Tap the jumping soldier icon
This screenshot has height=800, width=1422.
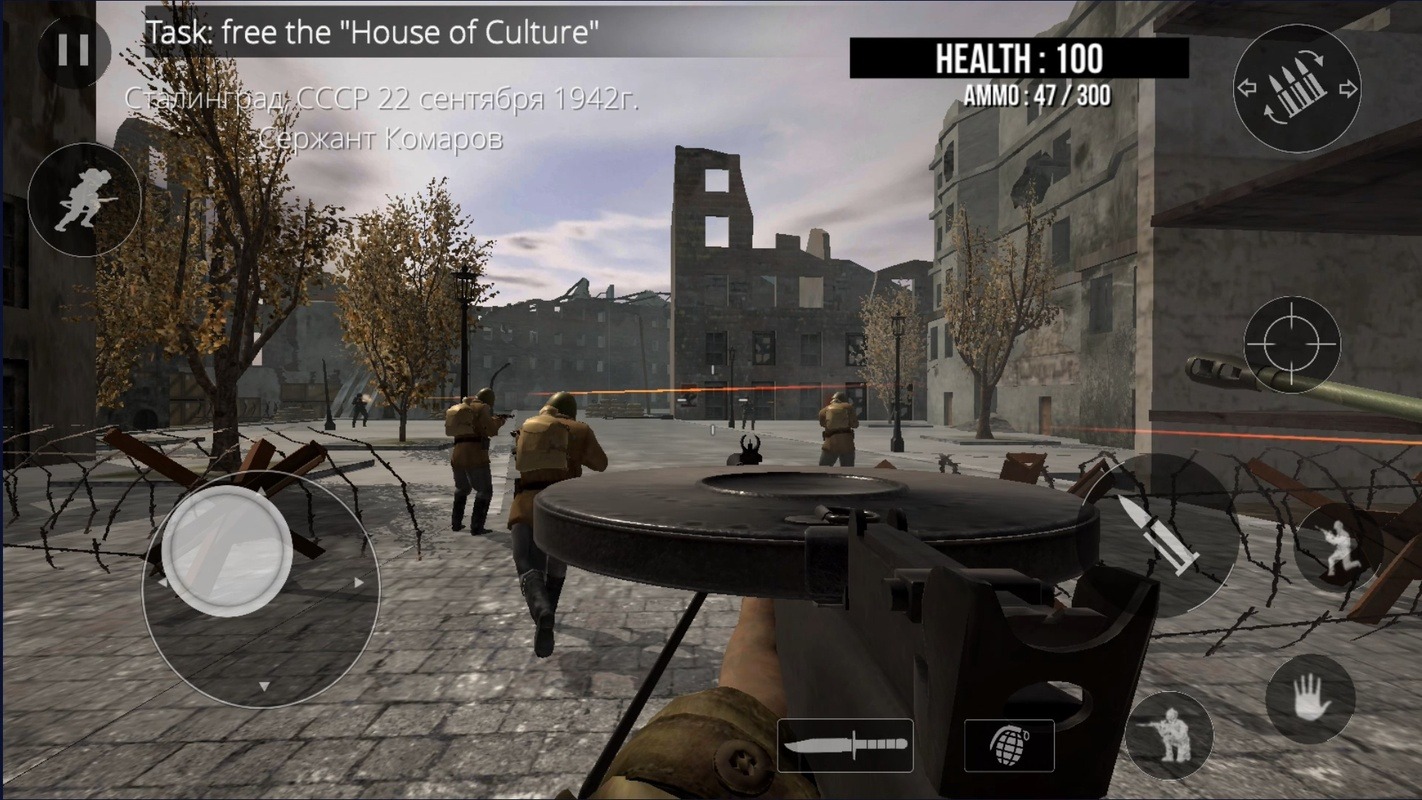1339,547
